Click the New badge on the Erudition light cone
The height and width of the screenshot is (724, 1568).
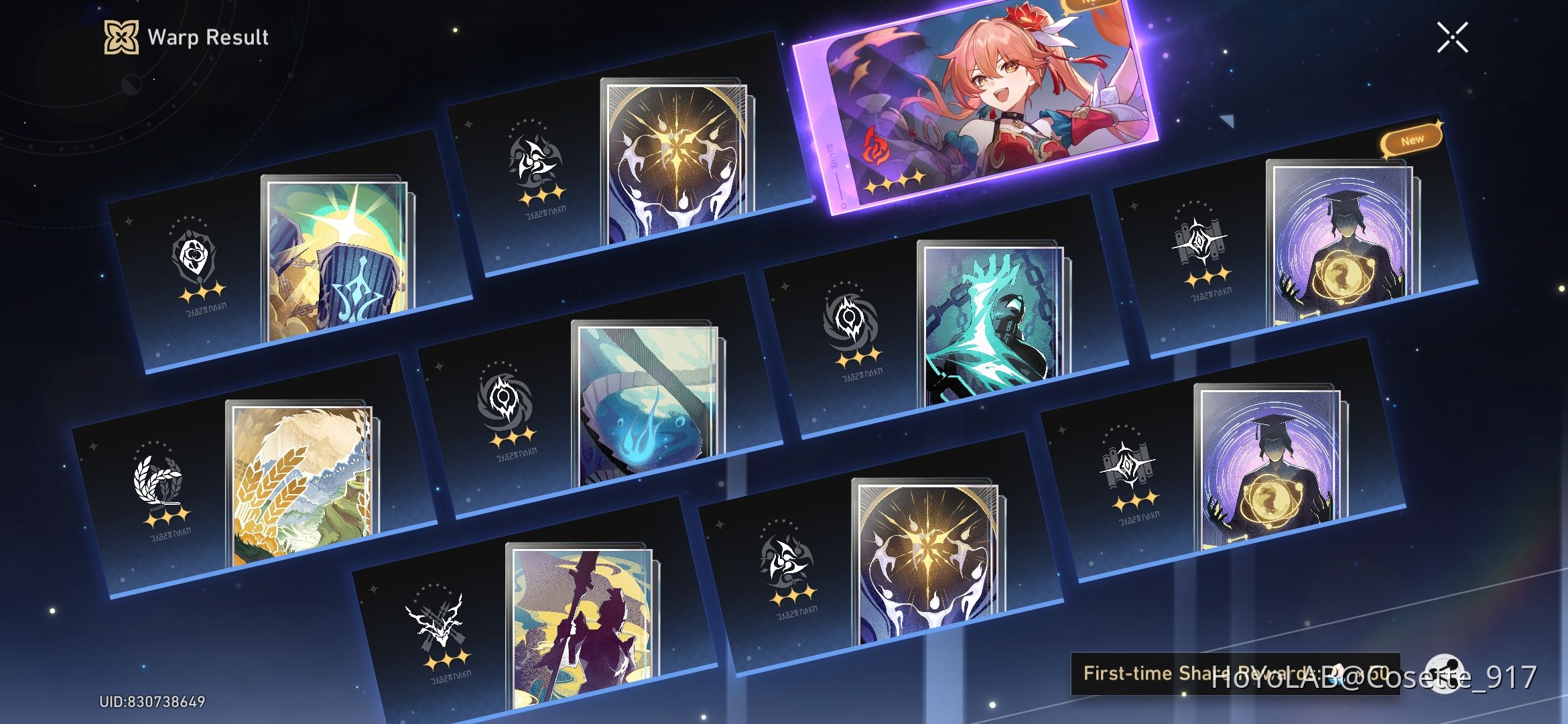[1413, 139]
